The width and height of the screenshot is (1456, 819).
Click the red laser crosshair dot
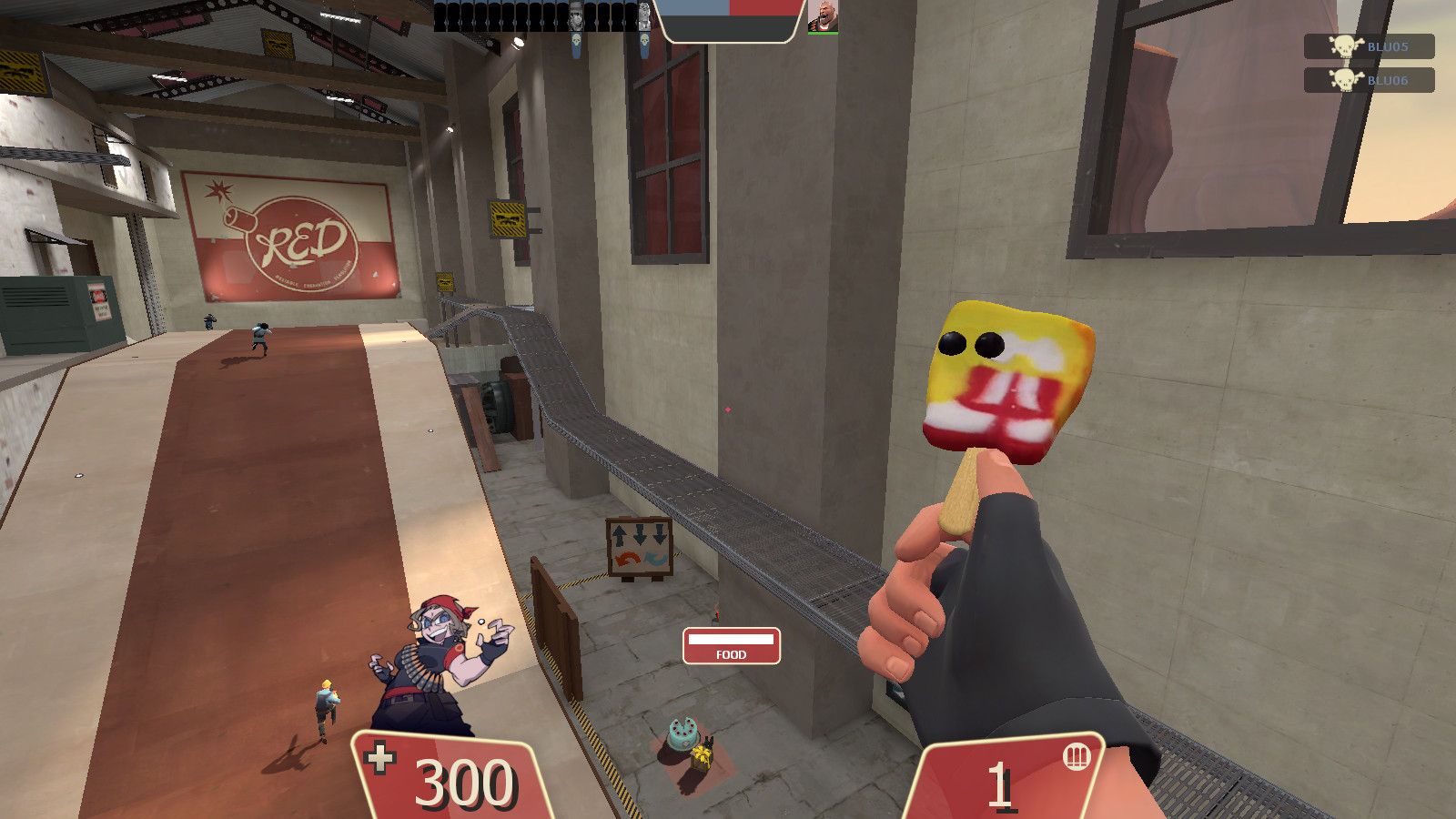pos(727,411)
